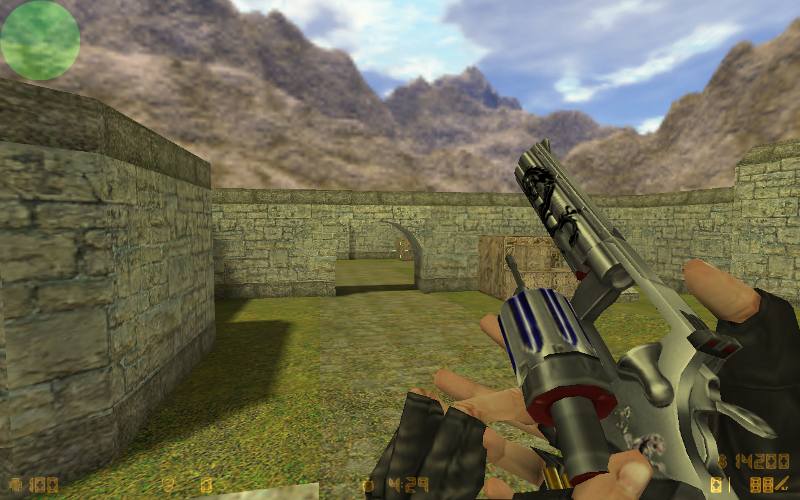Click the green circular radar
The width and height of the screenshot is (800, 500).
tap(40, 40)
